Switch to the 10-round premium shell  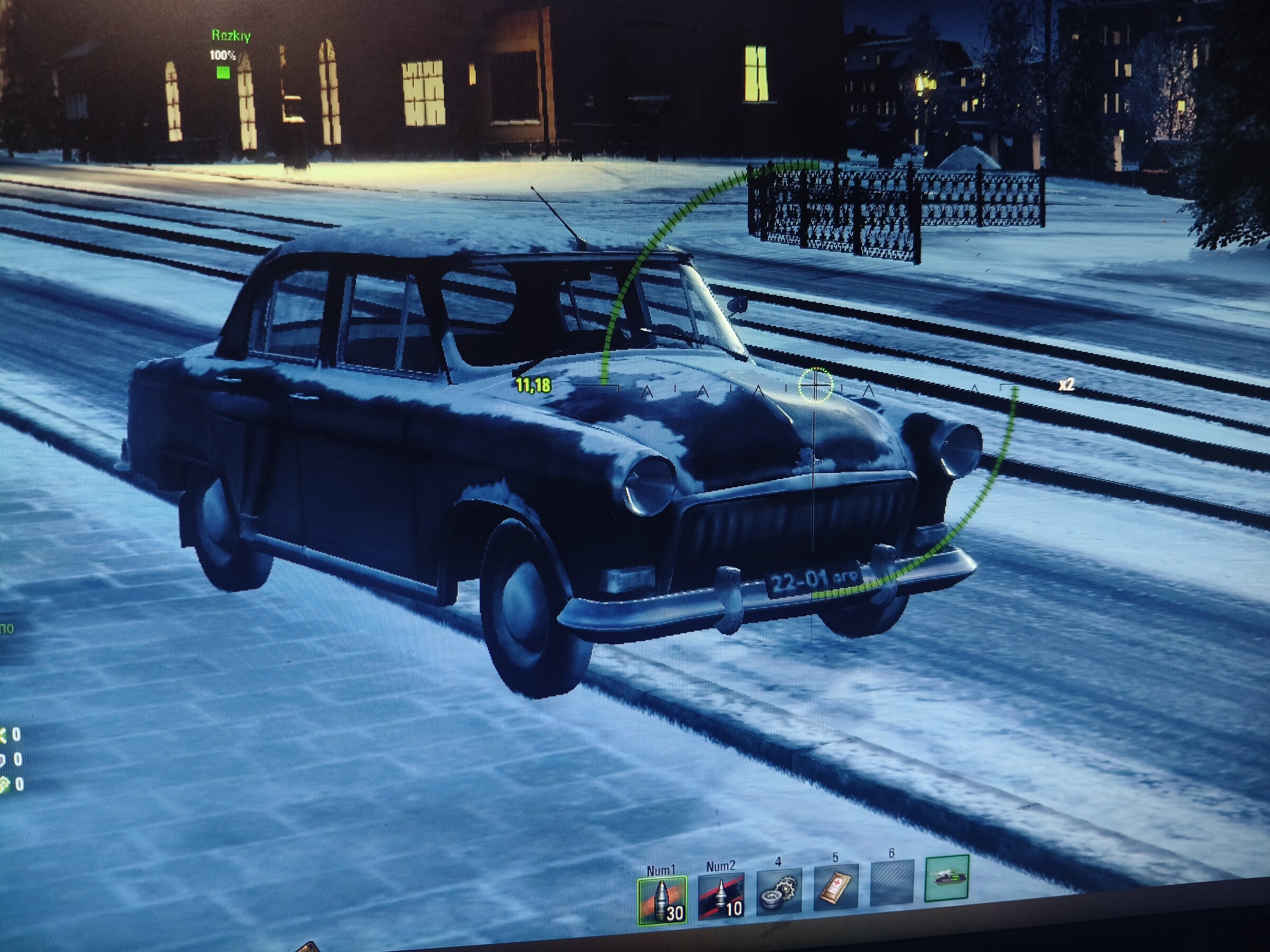click(x=721, y=895)
